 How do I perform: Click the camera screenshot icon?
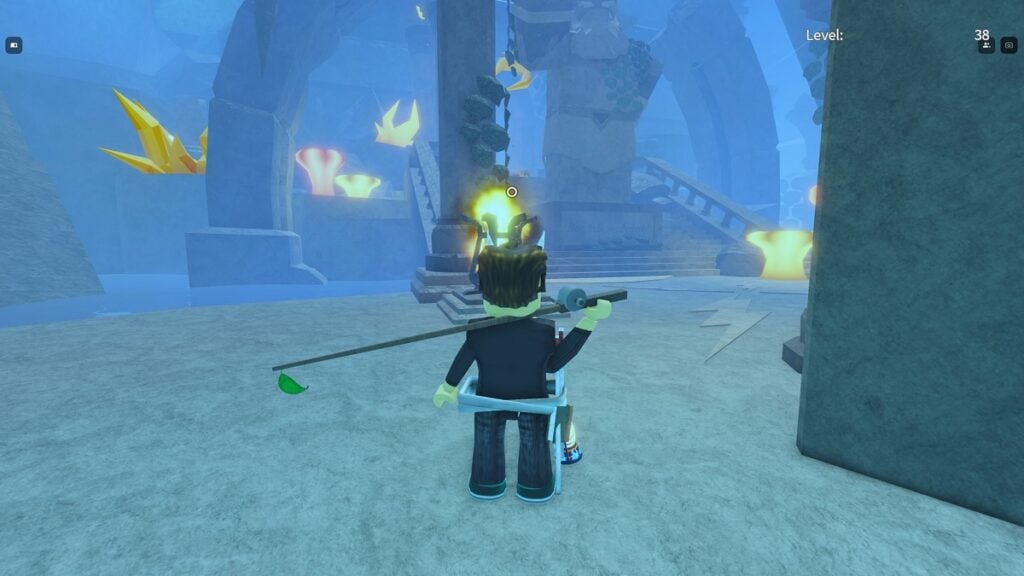coord(1009,45)
